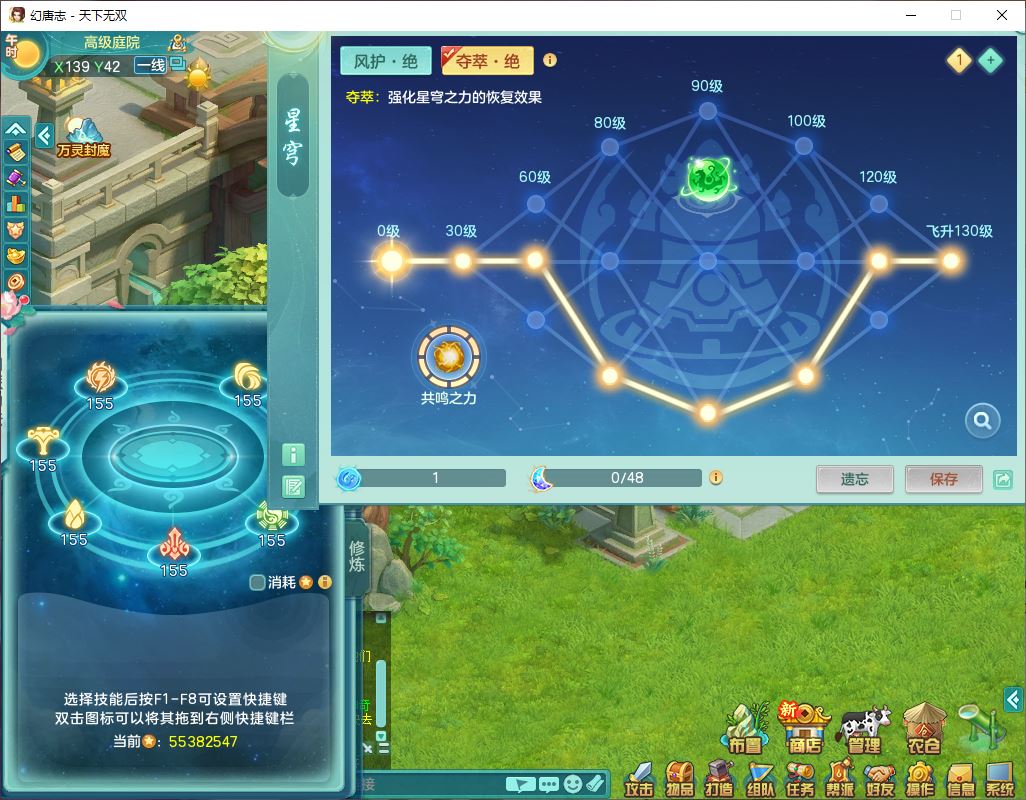Open the 修炼 side tab
The height and width of the screenshot is (800, 1026).
[357, 558]
